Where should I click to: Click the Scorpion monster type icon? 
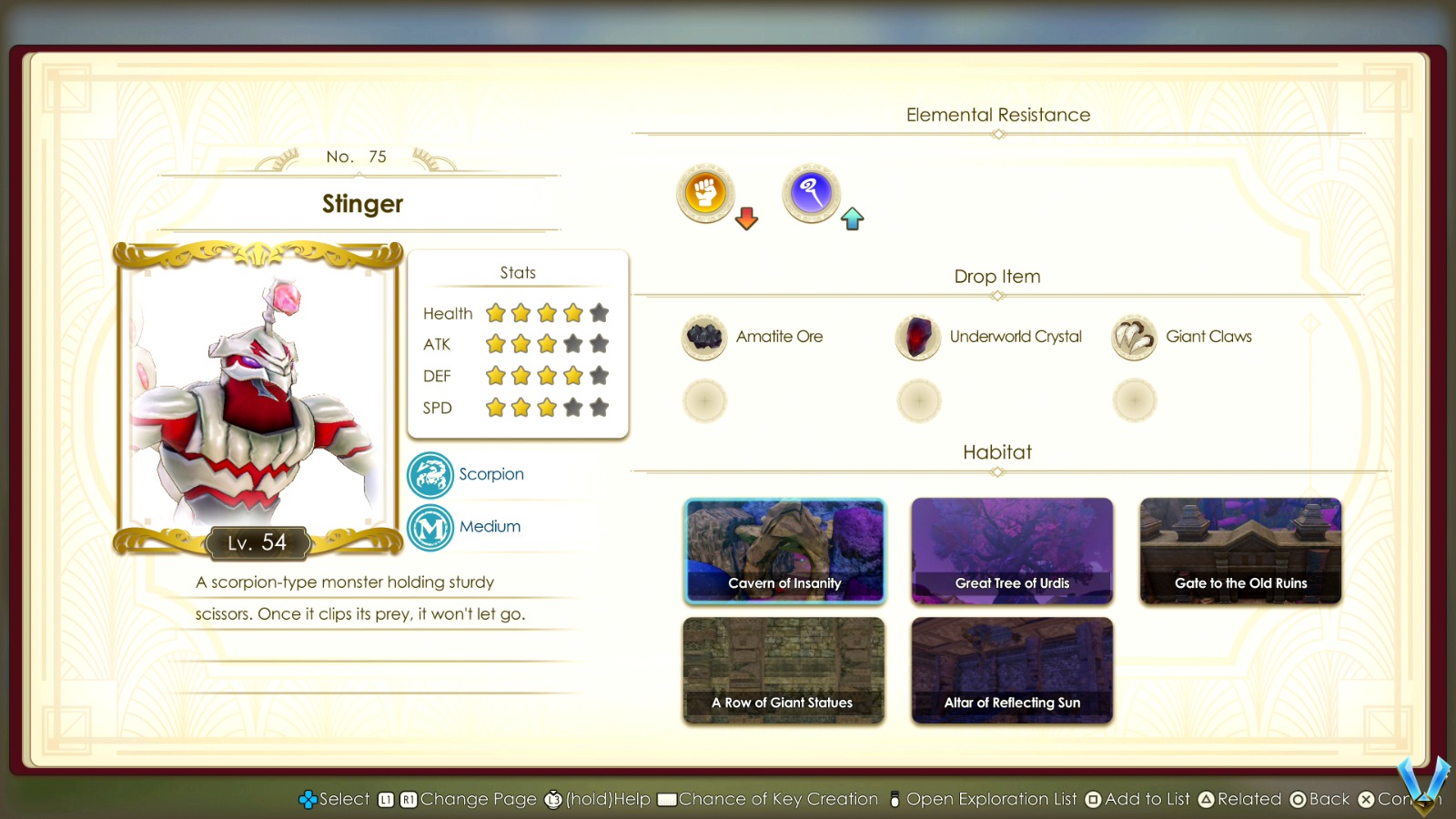click(x=430, y=475)
